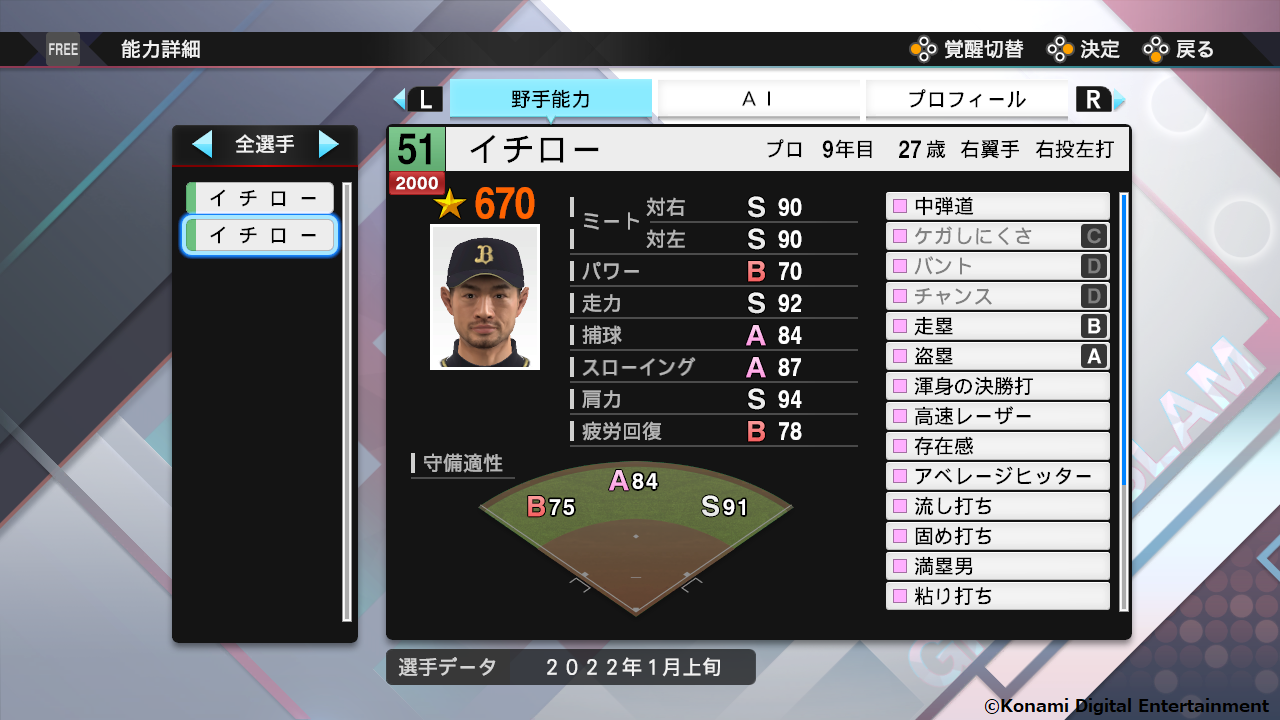Select the 走塁 skill row

[x=997, y=326]
